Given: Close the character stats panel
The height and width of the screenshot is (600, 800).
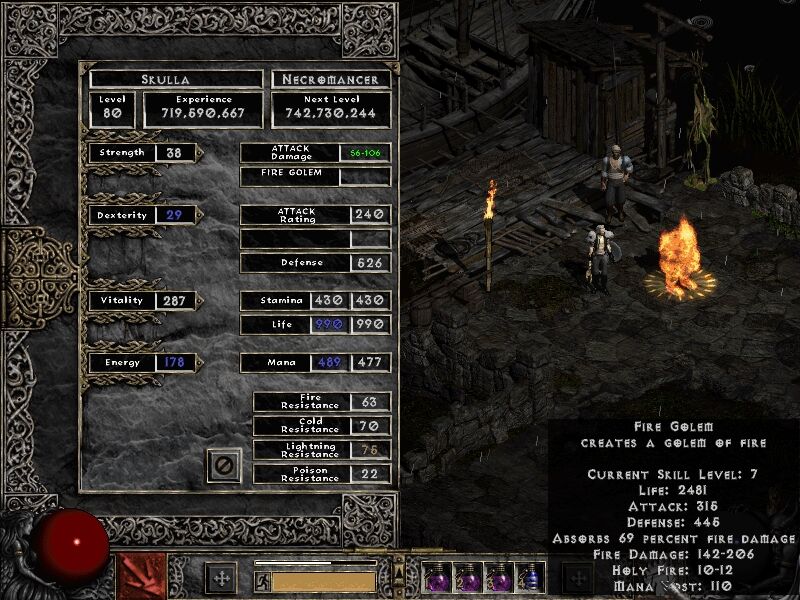Looking at the screenshot, I should pyautogui.click(x=224, y=465).
